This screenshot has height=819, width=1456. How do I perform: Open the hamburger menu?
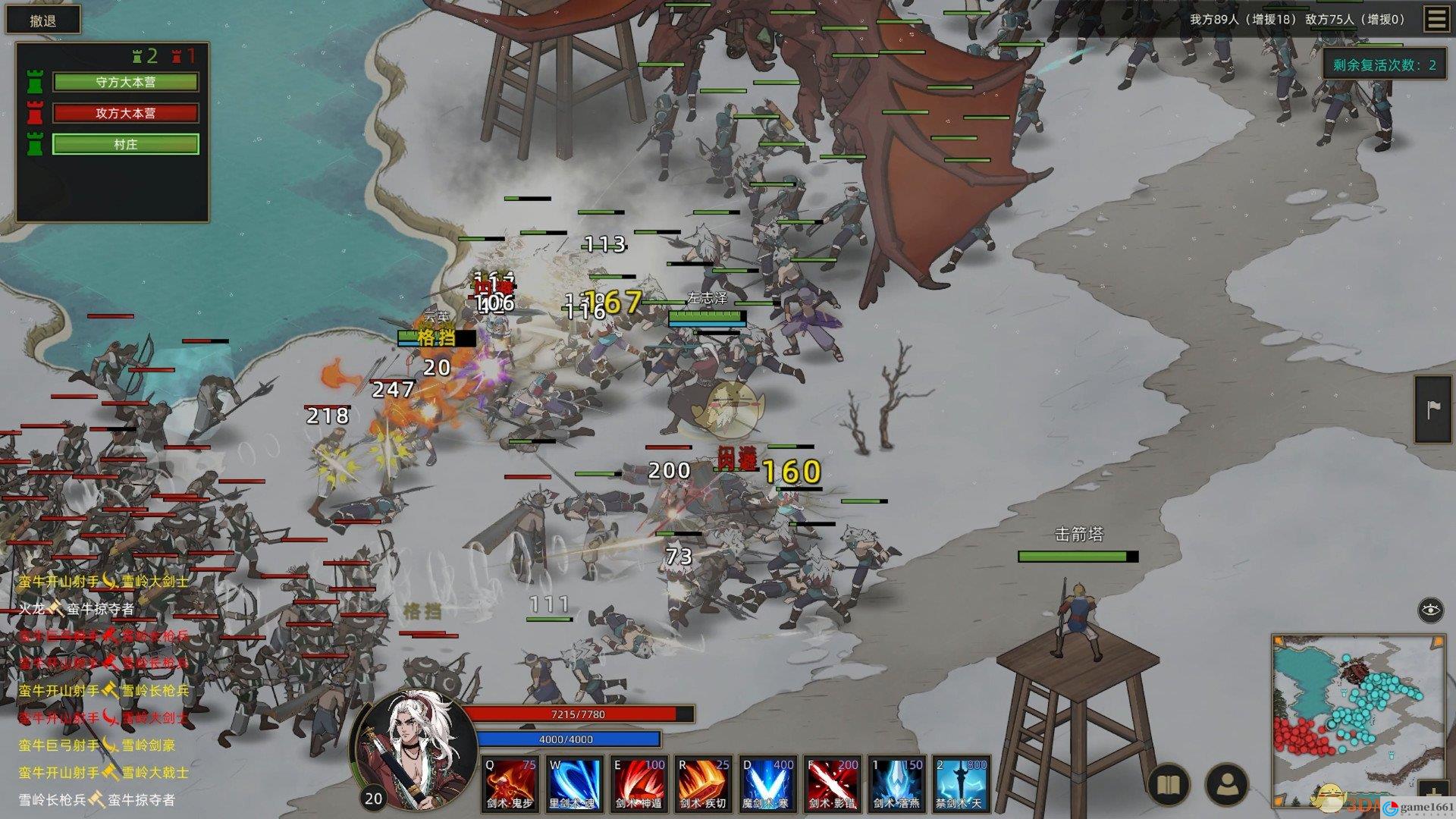coord(1436,19)
